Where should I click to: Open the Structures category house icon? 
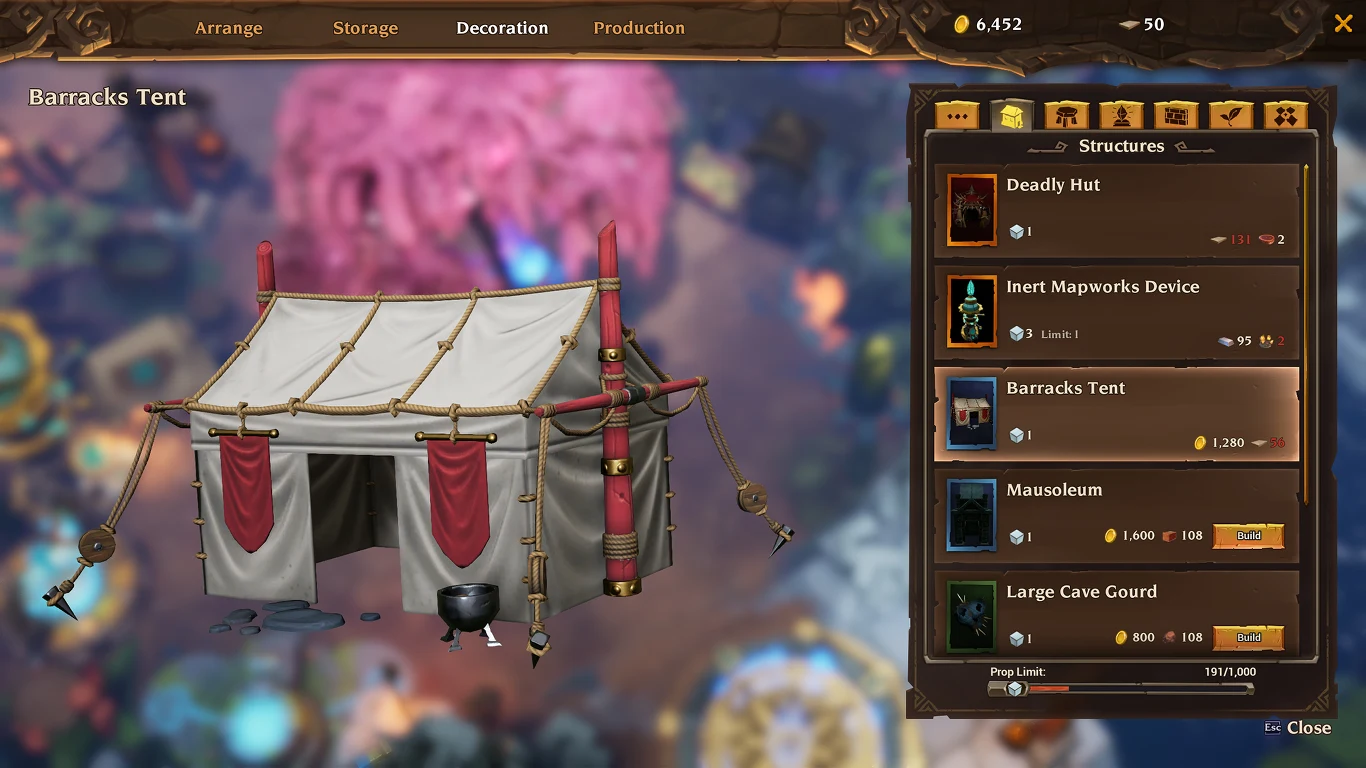click(x=1011, y=114)
